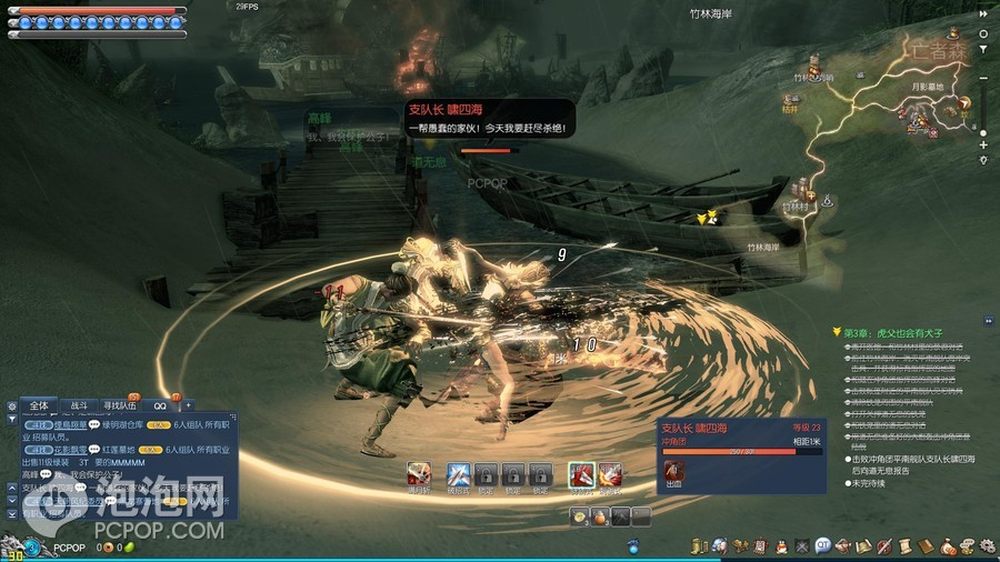This screenshot has width=1000, height=562.
Task: Trigger the highlighted red slash skill
Action: (x=581, y=474)
